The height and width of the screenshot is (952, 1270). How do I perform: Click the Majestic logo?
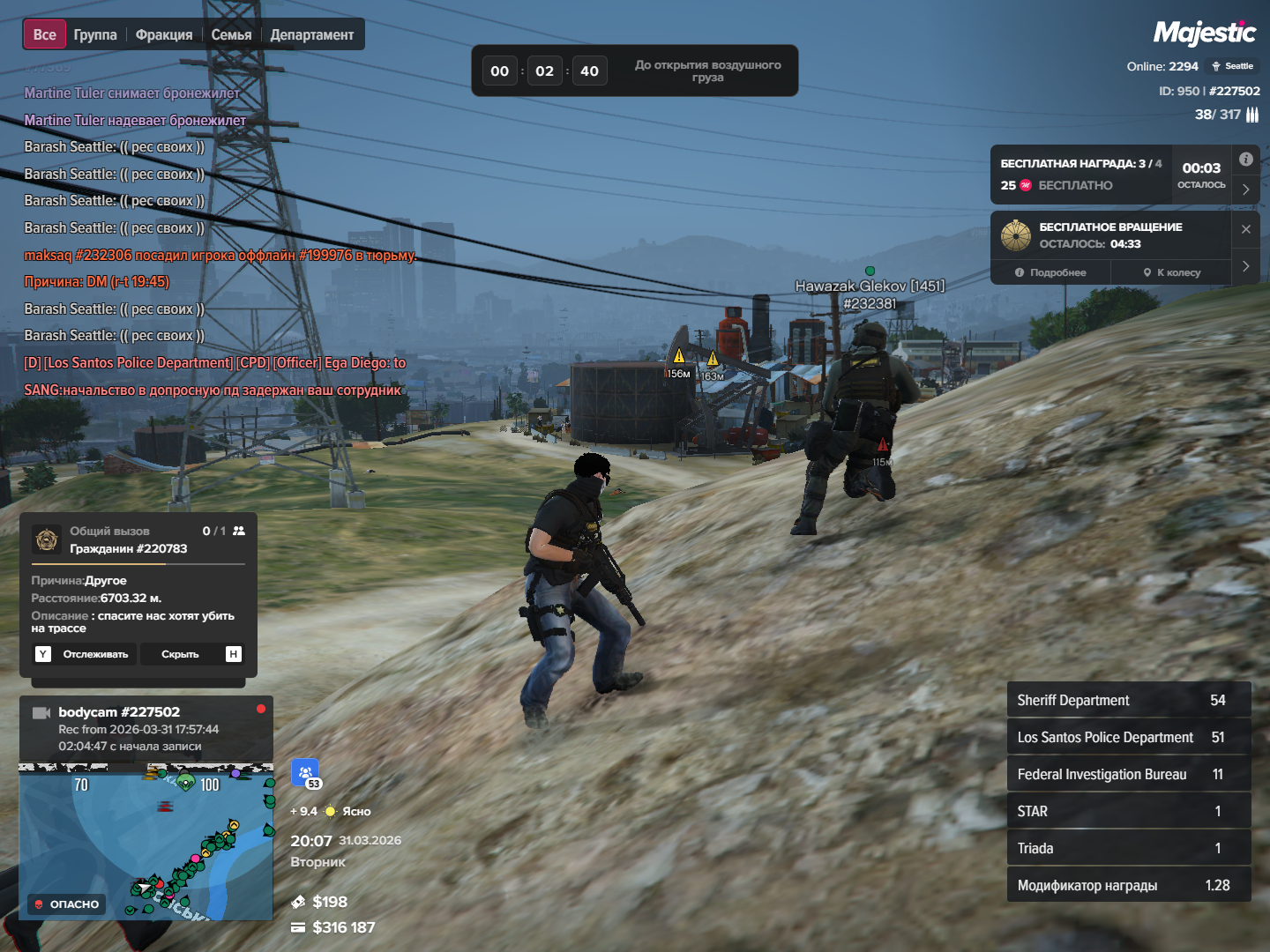[x=1205, y=33]
